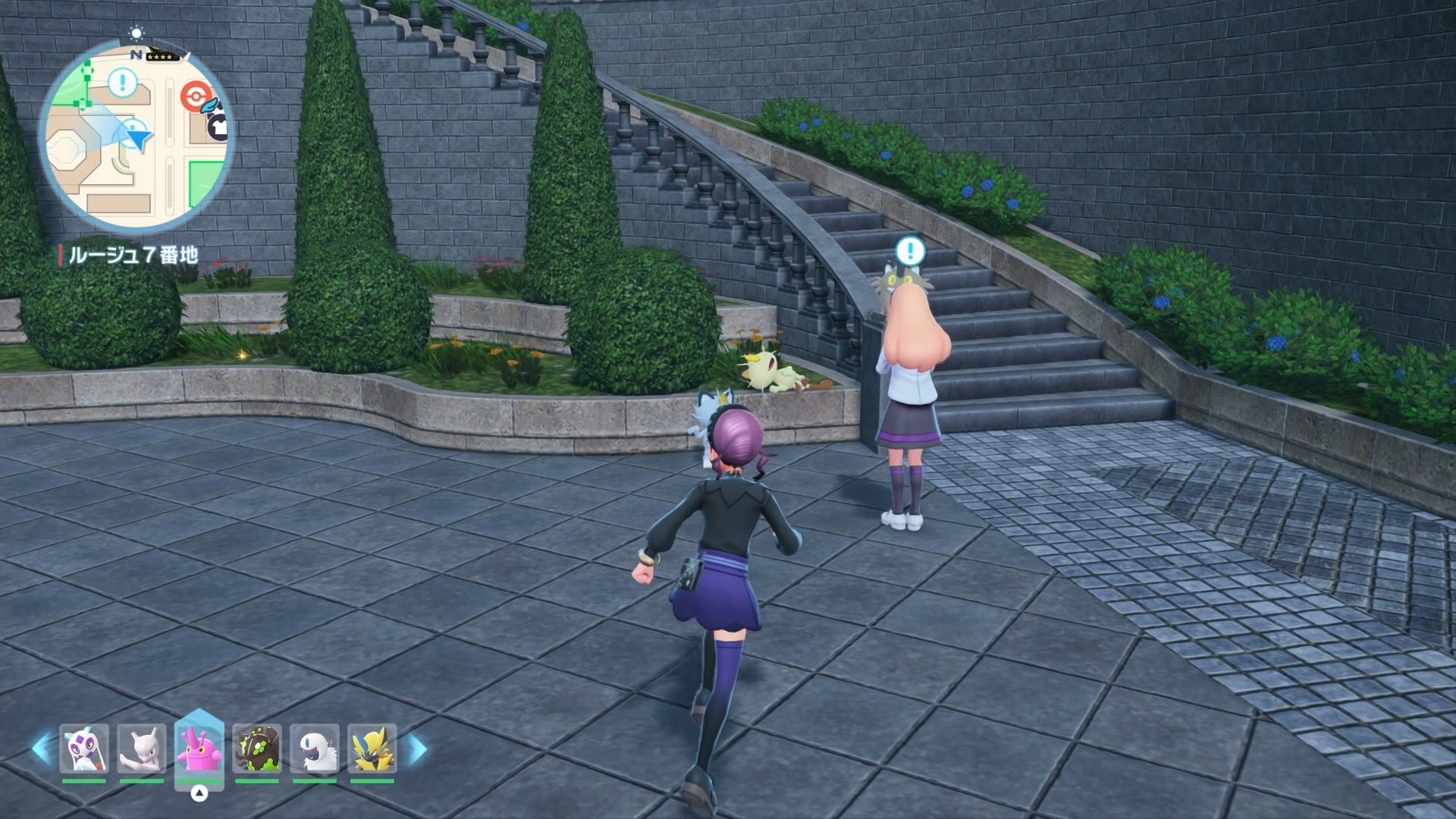
Task: Select Froslass in the party bar
Action: coord(84,748)
